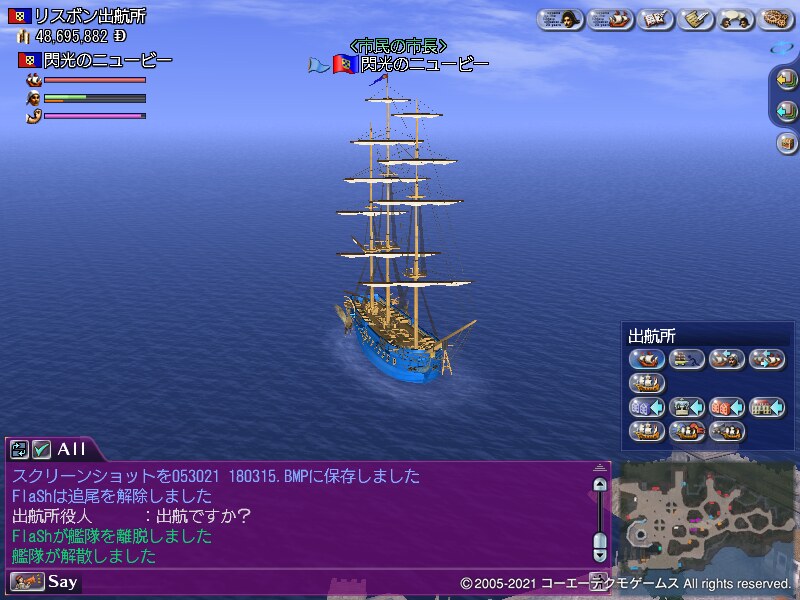The width and height of the screenshot is (800, 600).
Task: Click the yellow arrow panel button
Action: [786, 79]
